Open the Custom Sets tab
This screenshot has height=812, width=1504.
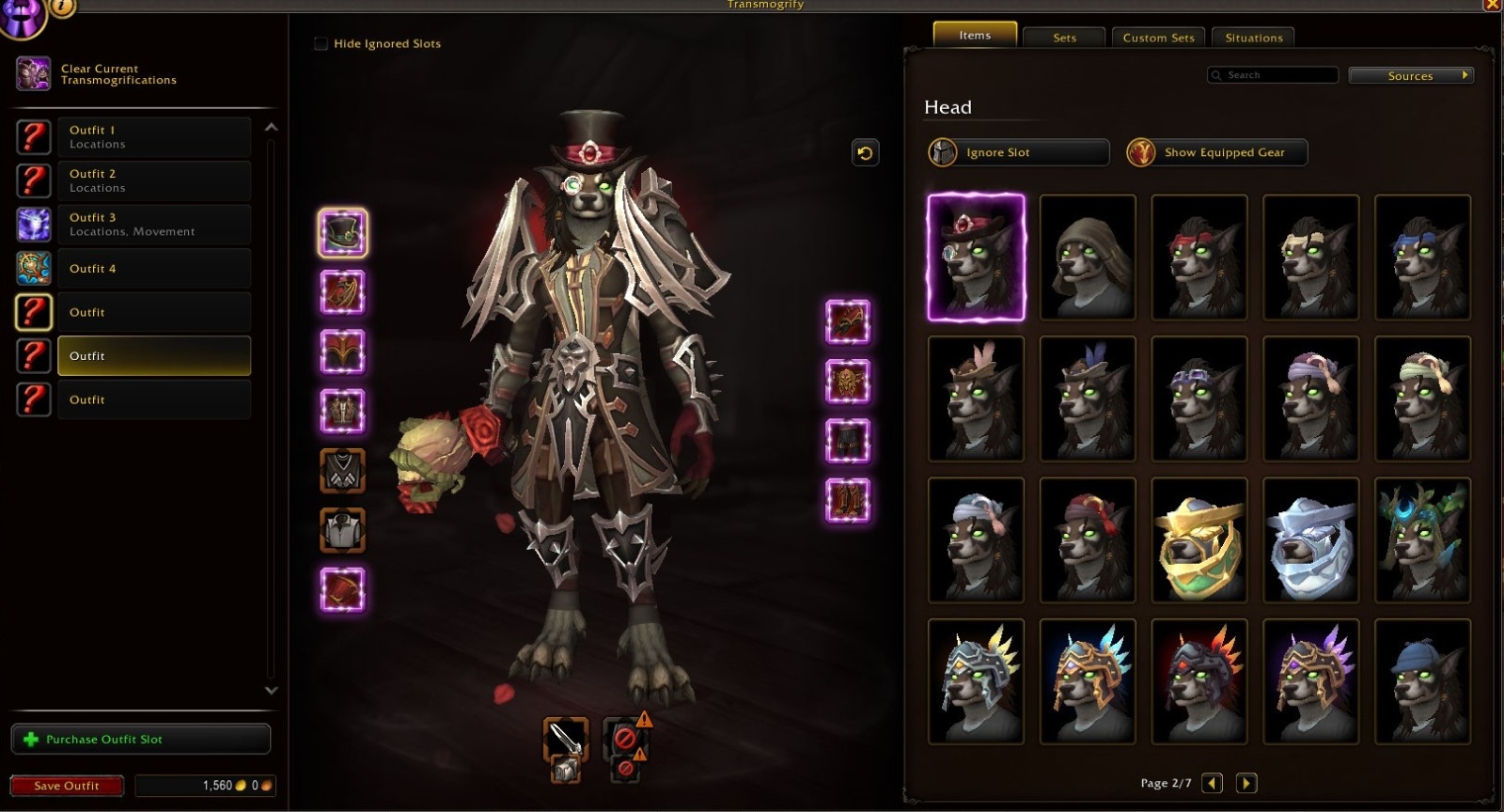coord(1158,38)
